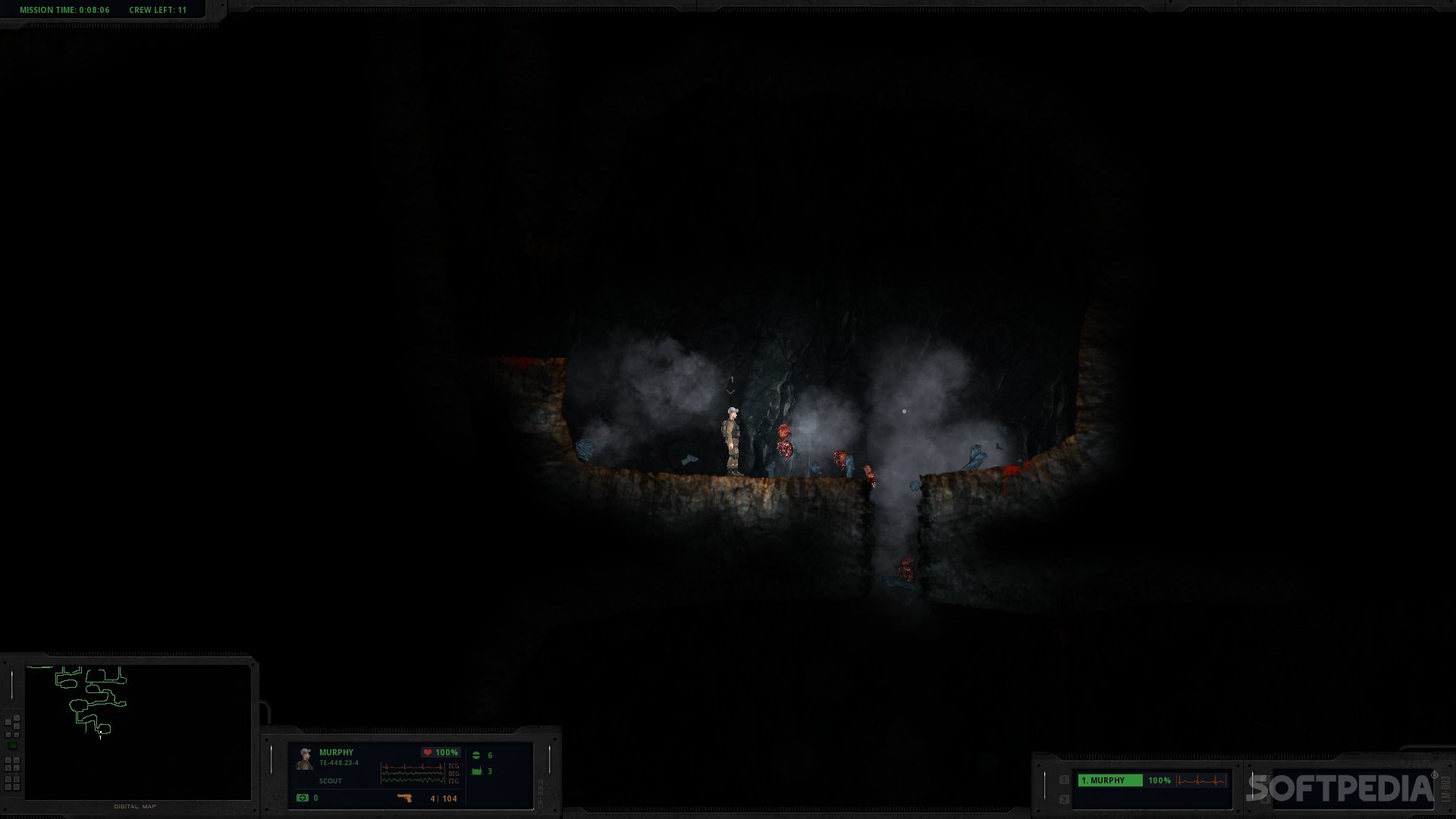The height and width of the screenshot is (819, 1456).
Task: Select Murphy's portrait thumbnail
Action: tap(305, 760)
